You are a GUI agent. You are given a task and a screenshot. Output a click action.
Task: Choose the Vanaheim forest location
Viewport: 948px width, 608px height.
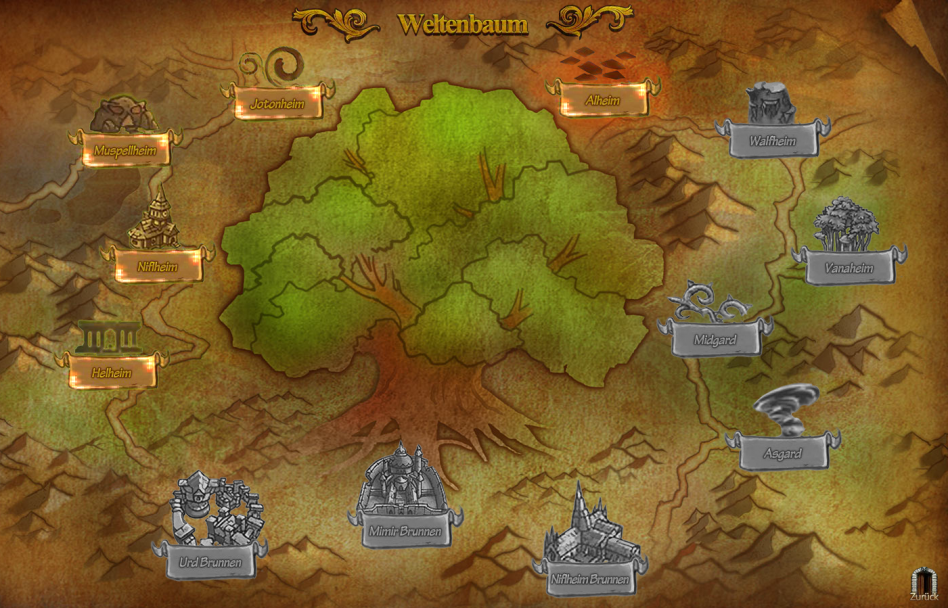[849, 268]
